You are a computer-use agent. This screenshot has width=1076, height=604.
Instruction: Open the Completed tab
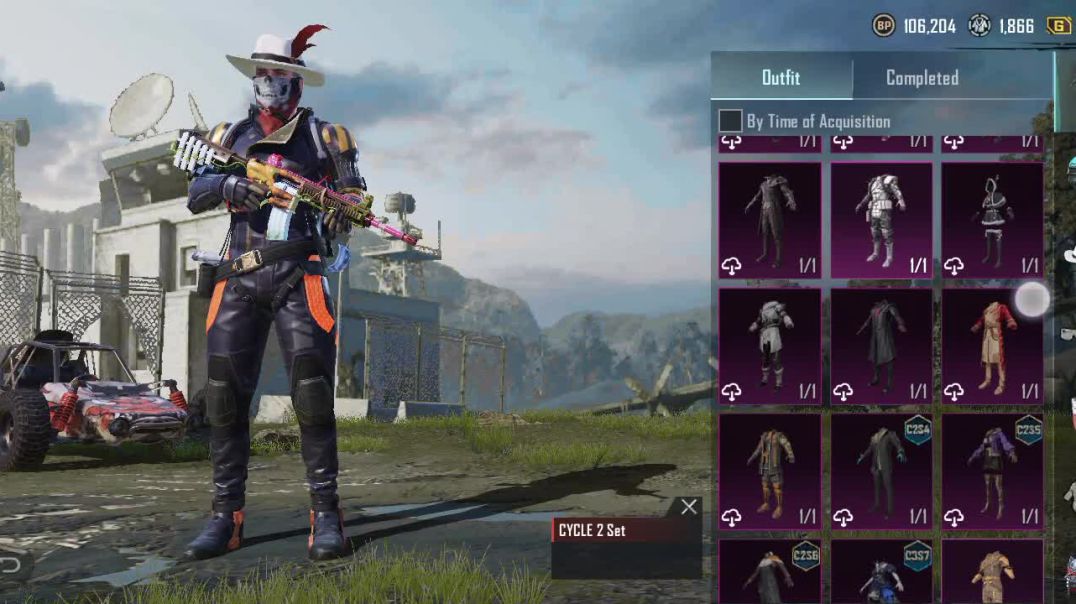[x=922, y=78]
